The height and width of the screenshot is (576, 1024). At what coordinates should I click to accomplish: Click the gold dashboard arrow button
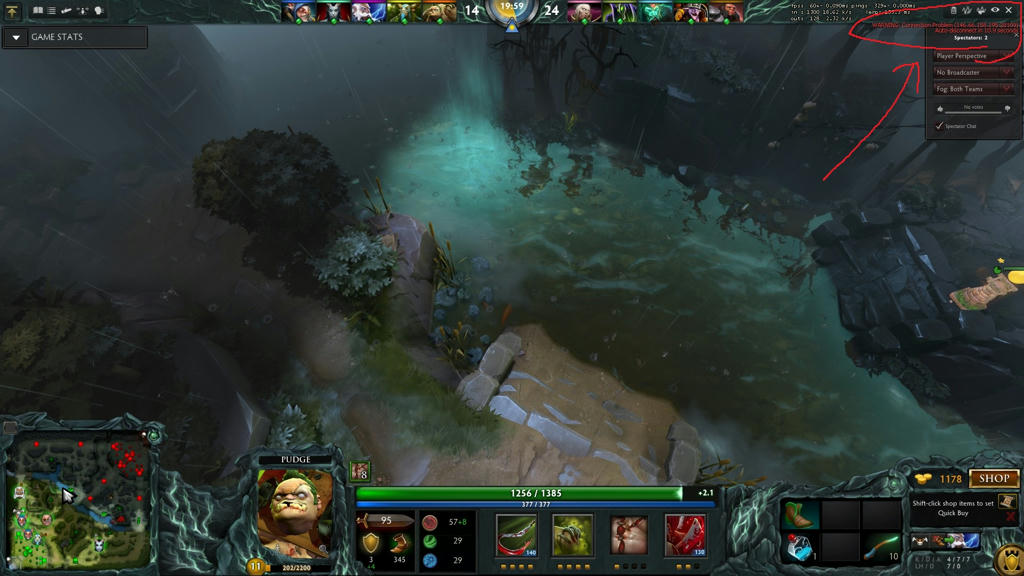tap(12, 12)
